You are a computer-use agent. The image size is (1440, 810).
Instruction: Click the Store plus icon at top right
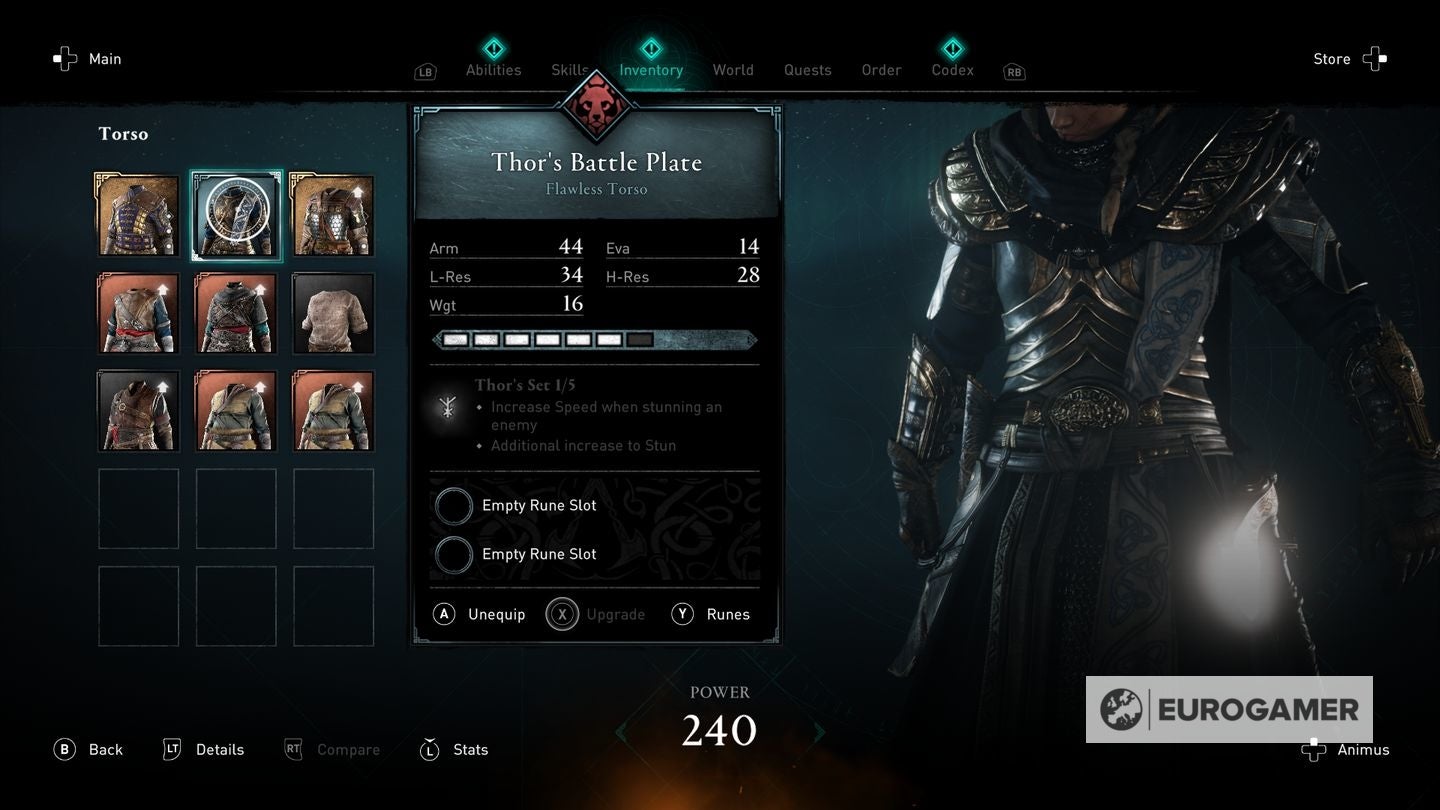1375,58
